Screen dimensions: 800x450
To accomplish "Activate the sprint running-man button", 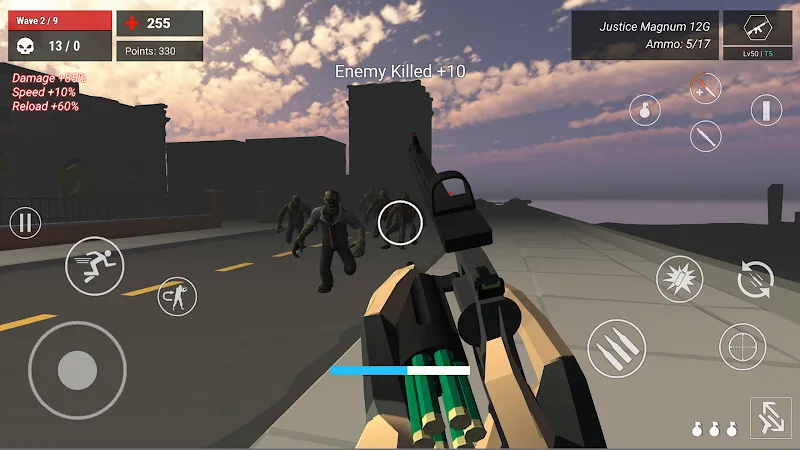I will pyautogui.click(x=94, y=265).
